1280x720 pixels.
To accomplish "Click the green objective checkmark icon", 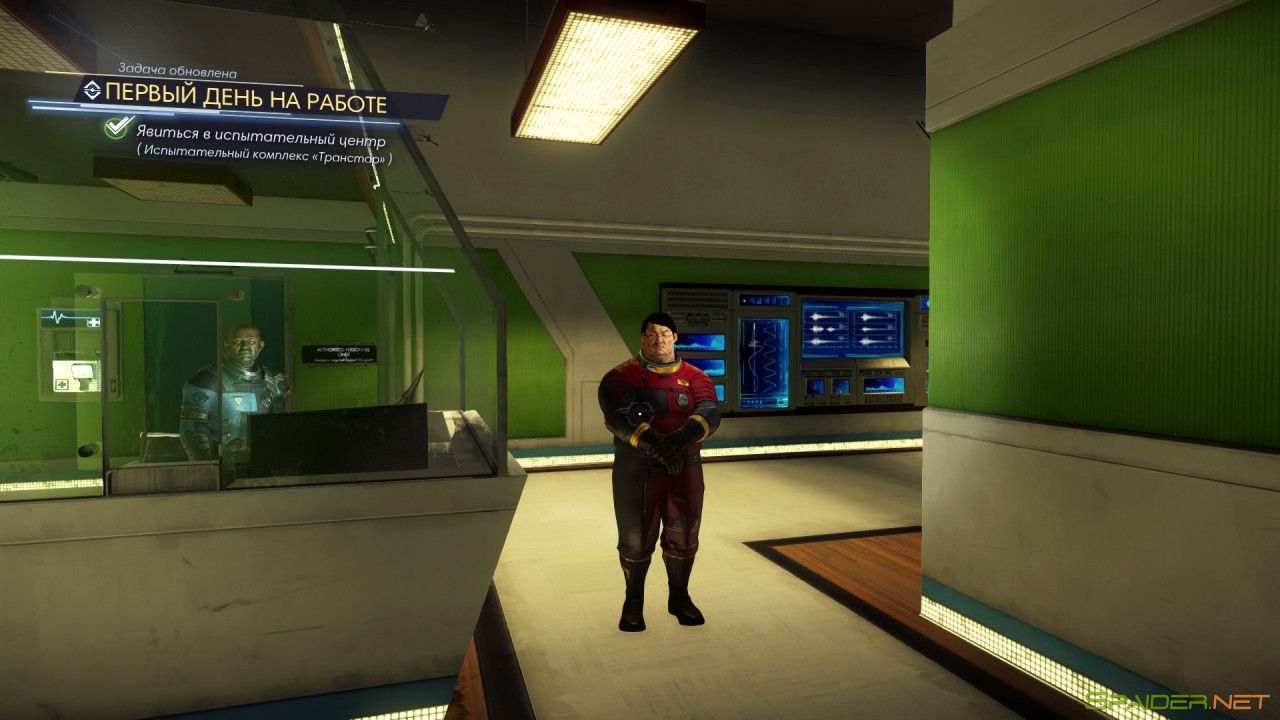I will click(x=118, y=128).
